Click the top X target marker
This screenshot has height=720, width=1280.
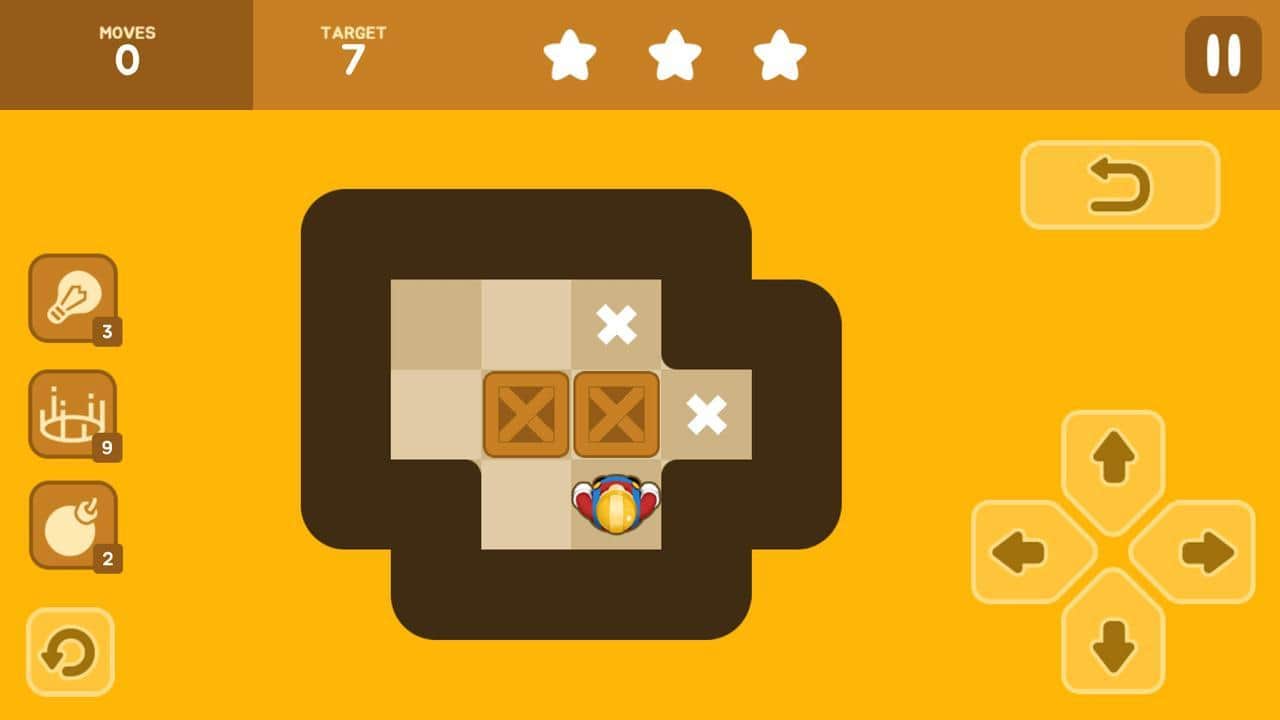pos(616,322)
